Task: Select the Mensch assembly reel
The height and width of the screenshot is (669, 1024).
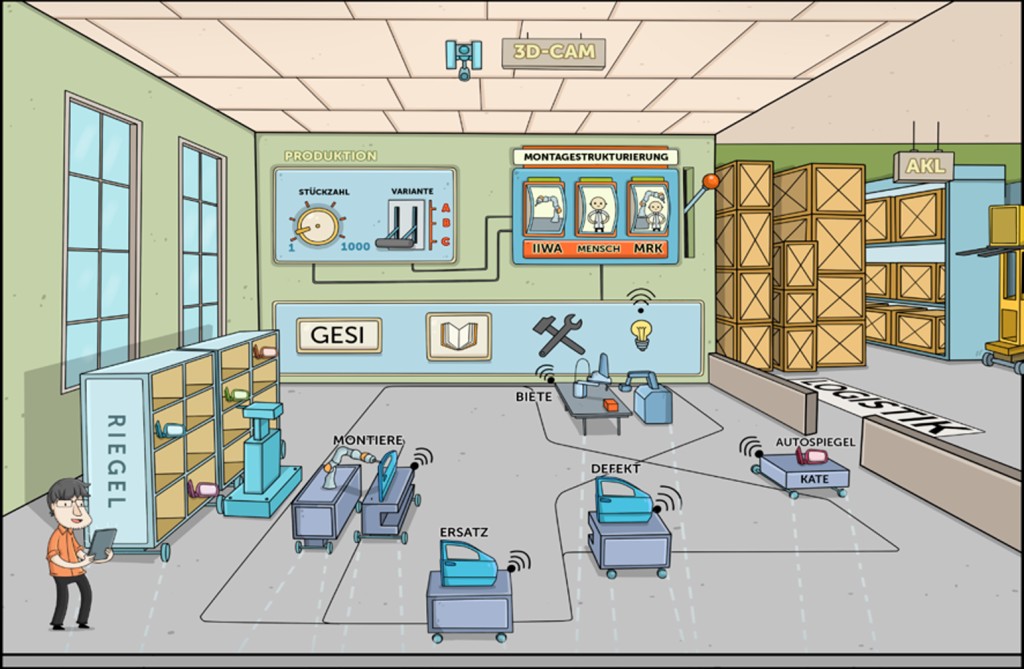Action: (597, 208)
